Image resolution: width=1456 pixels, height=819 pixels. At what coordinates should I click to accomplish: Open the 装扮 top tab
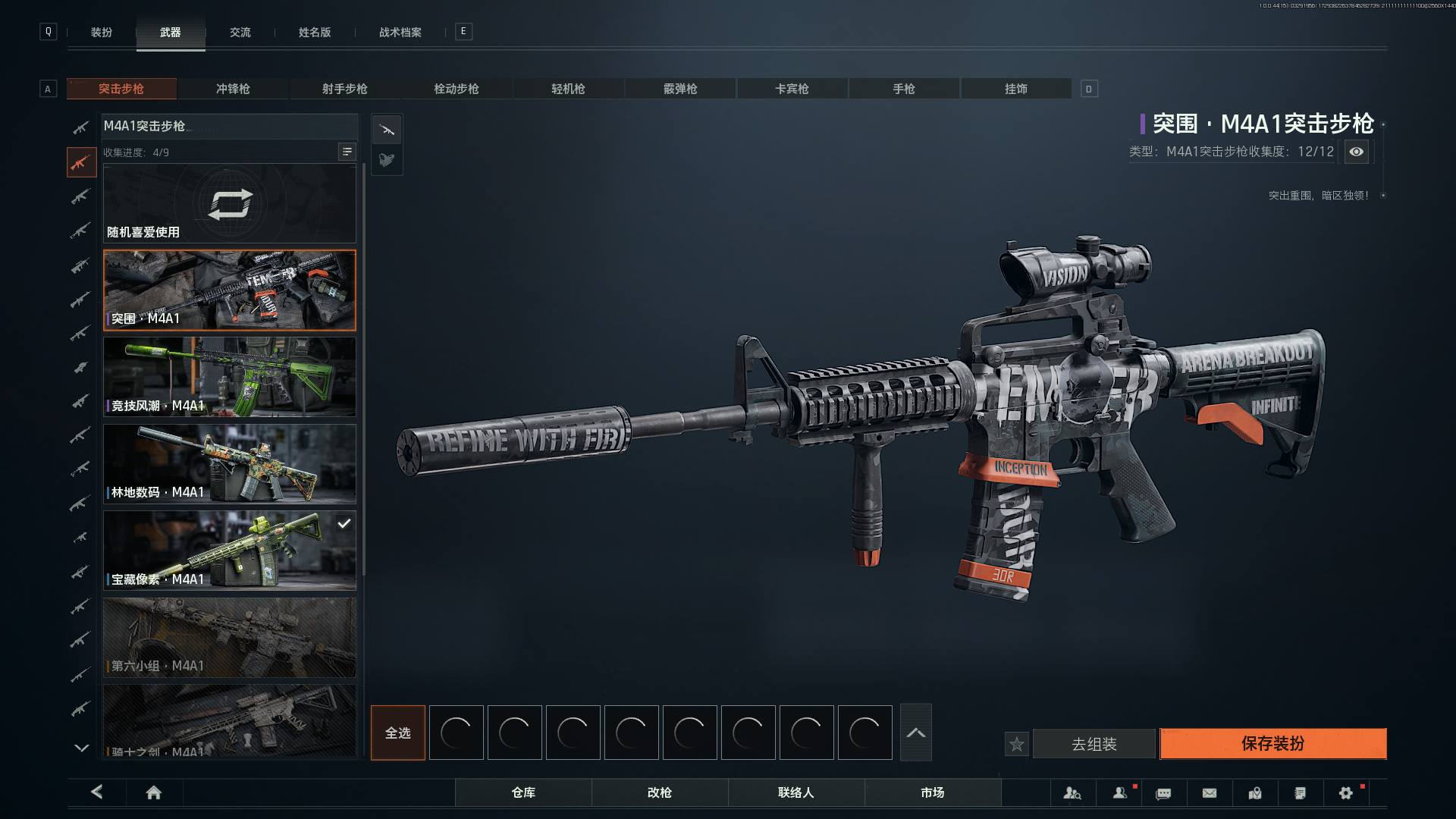click(102, 33)
